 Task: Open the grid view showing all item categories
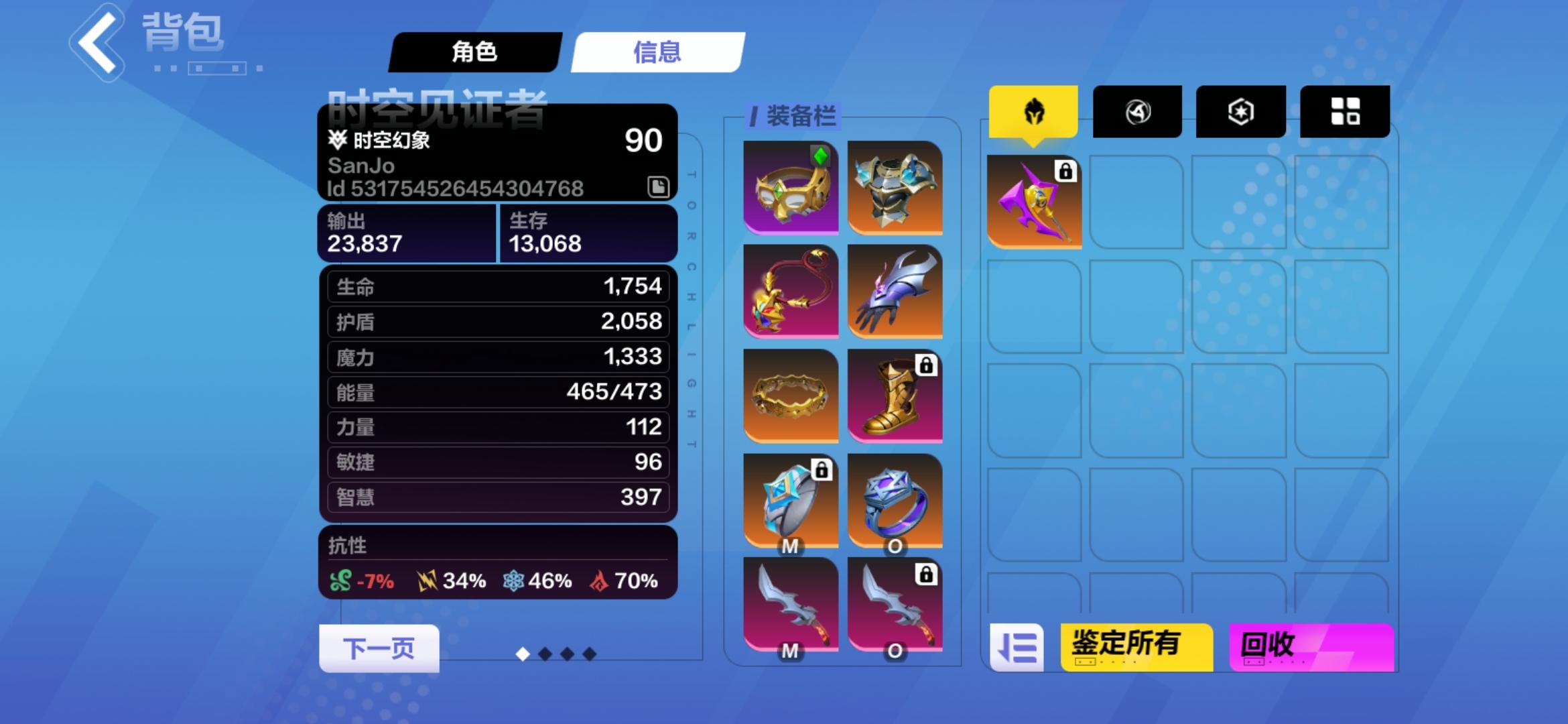[x=1344, y=111]
